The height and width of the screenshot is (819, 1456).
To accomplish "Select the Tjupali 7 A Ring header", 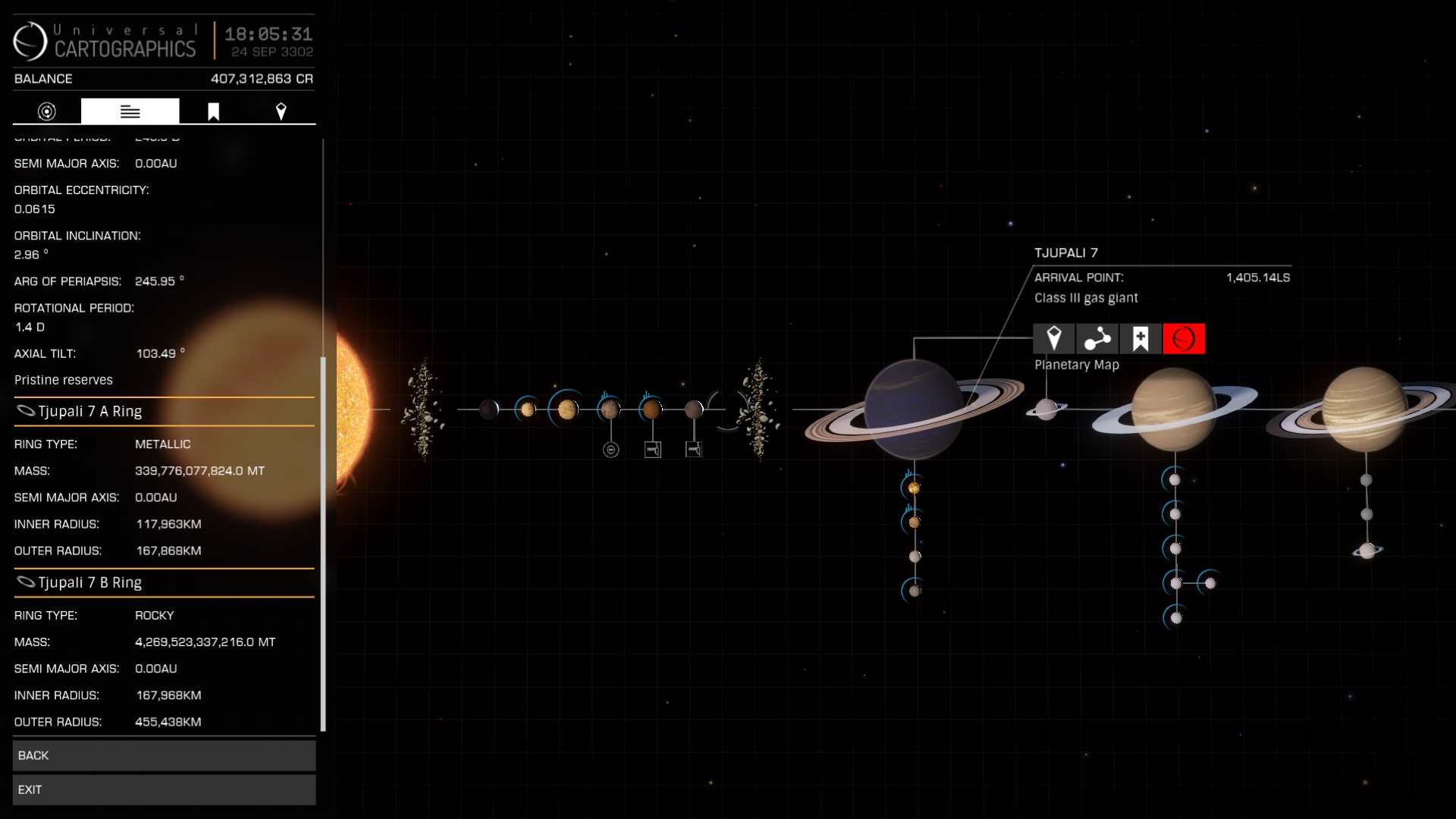I will [x=164, y=411].
